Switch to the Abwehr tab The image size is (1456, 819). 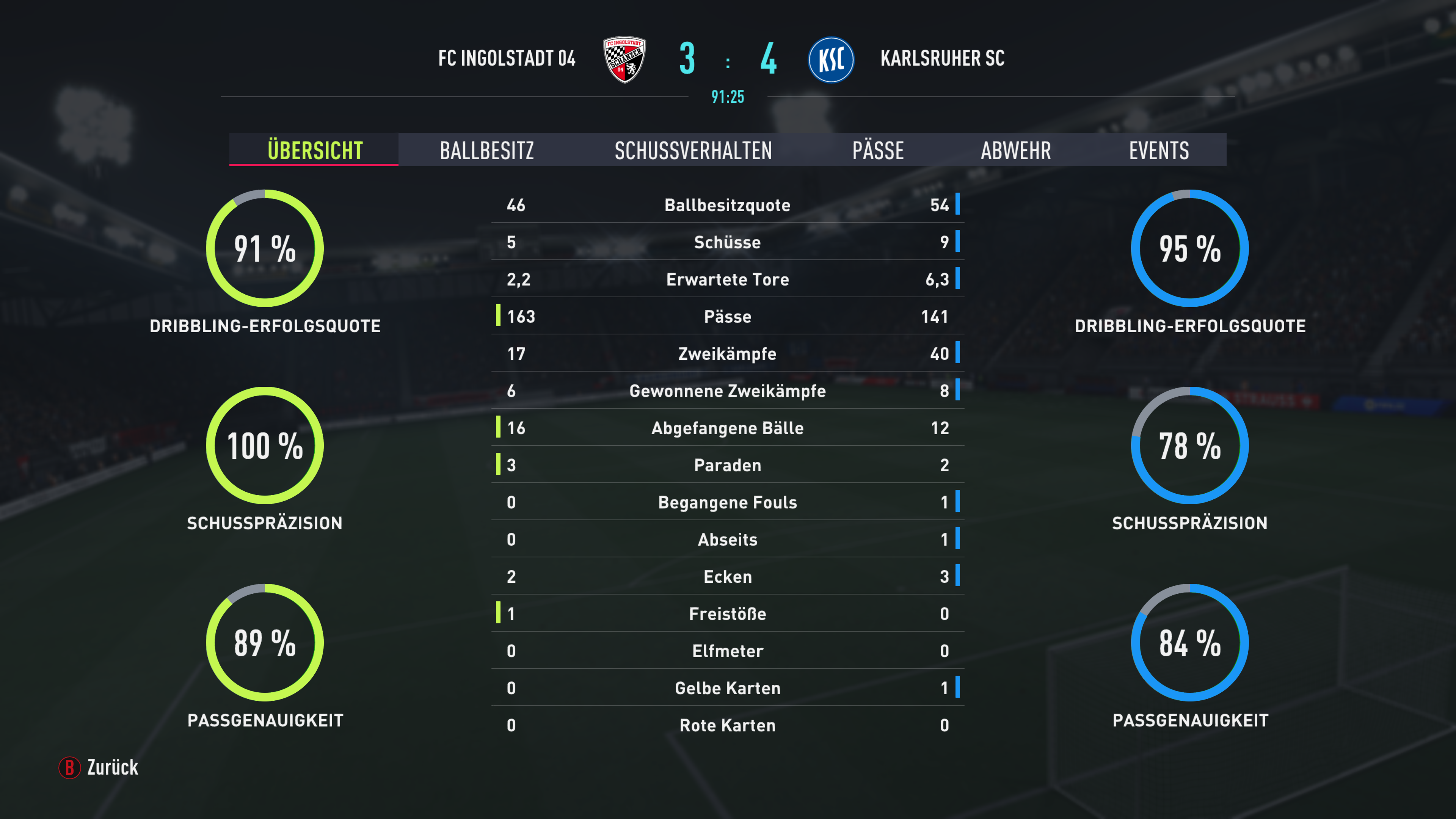(1016, 151)
